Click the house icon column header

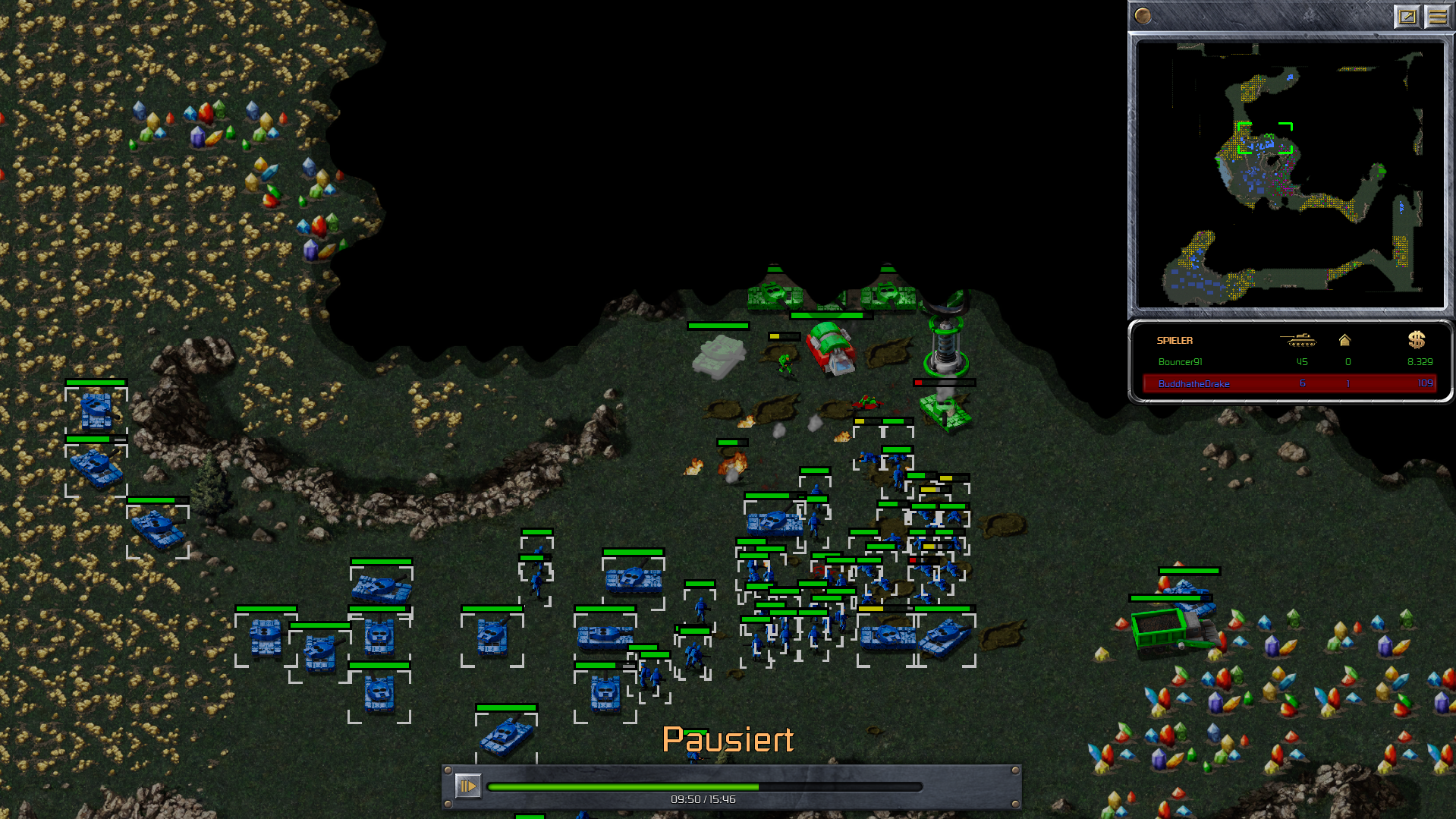tap(1344, 340)
